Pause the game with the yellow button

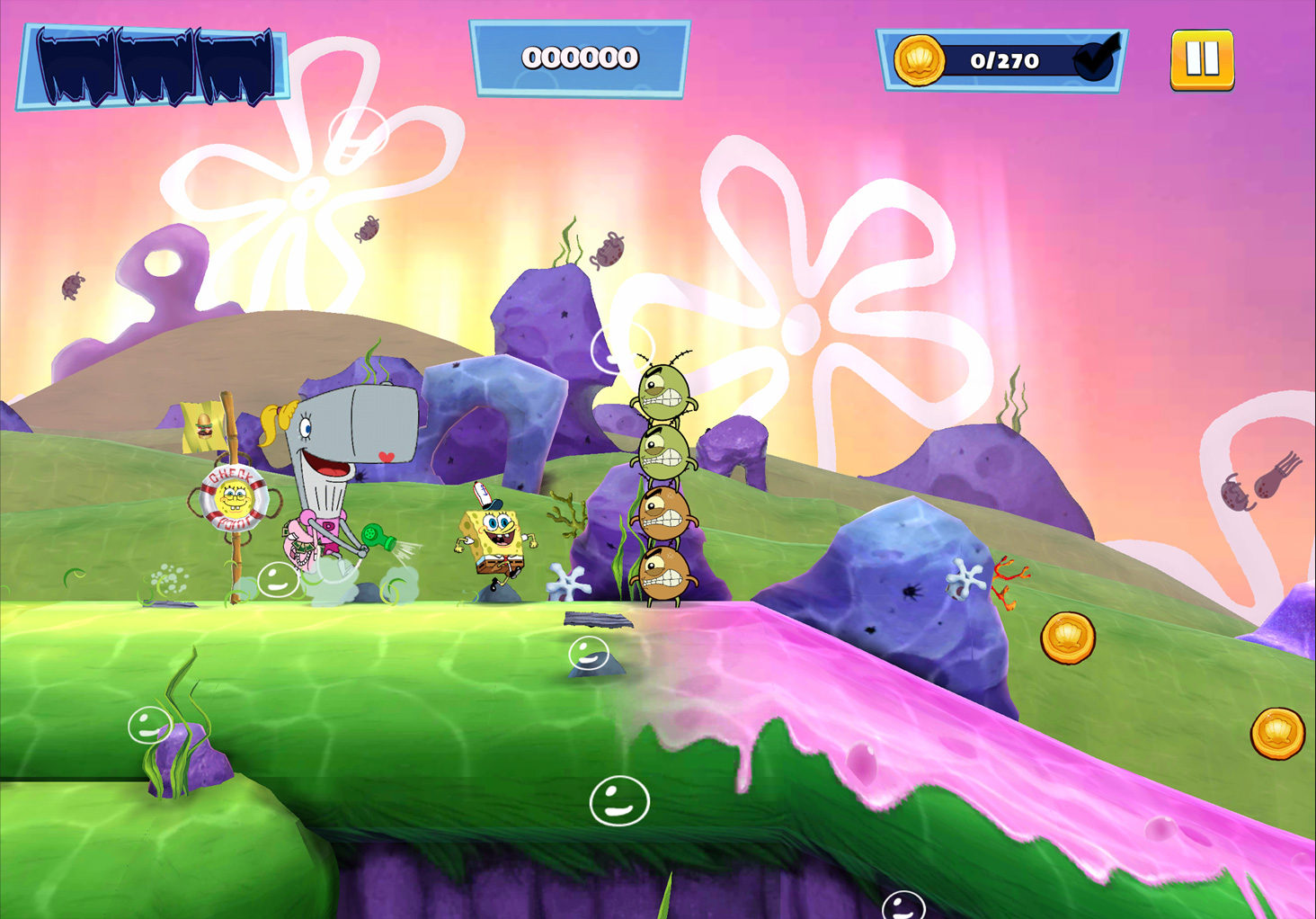[1202, 60]
